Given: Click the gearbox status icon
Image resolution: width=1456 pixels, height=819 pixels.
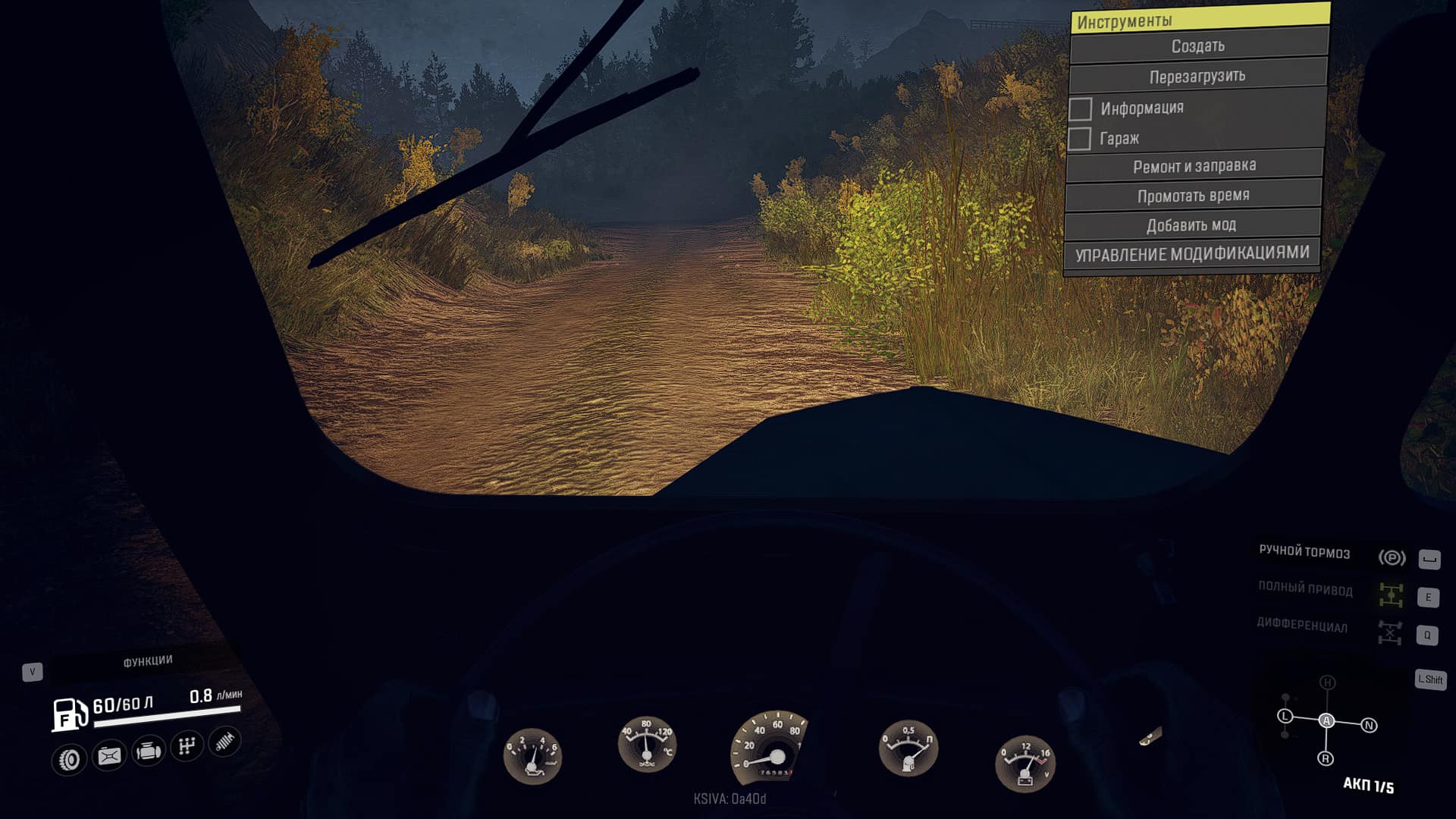Looking at the screenshot, I should [187, 746].
